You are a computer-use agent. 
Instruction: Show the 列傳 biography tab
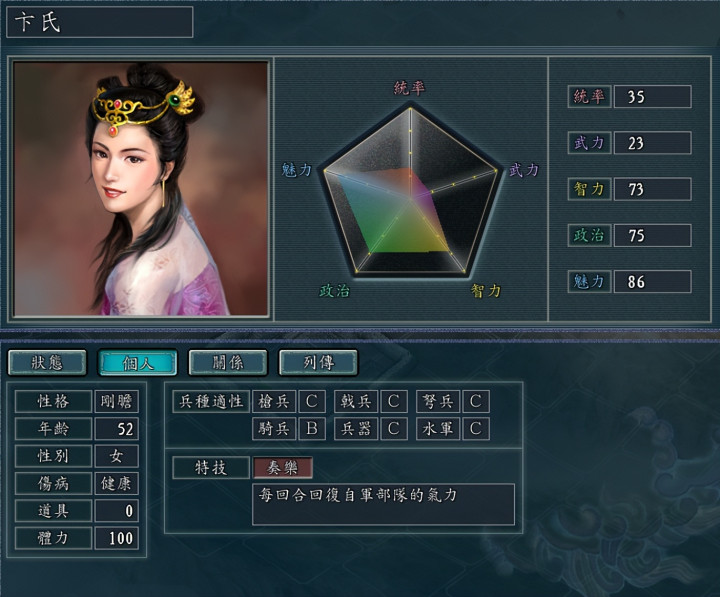point(317,362)
